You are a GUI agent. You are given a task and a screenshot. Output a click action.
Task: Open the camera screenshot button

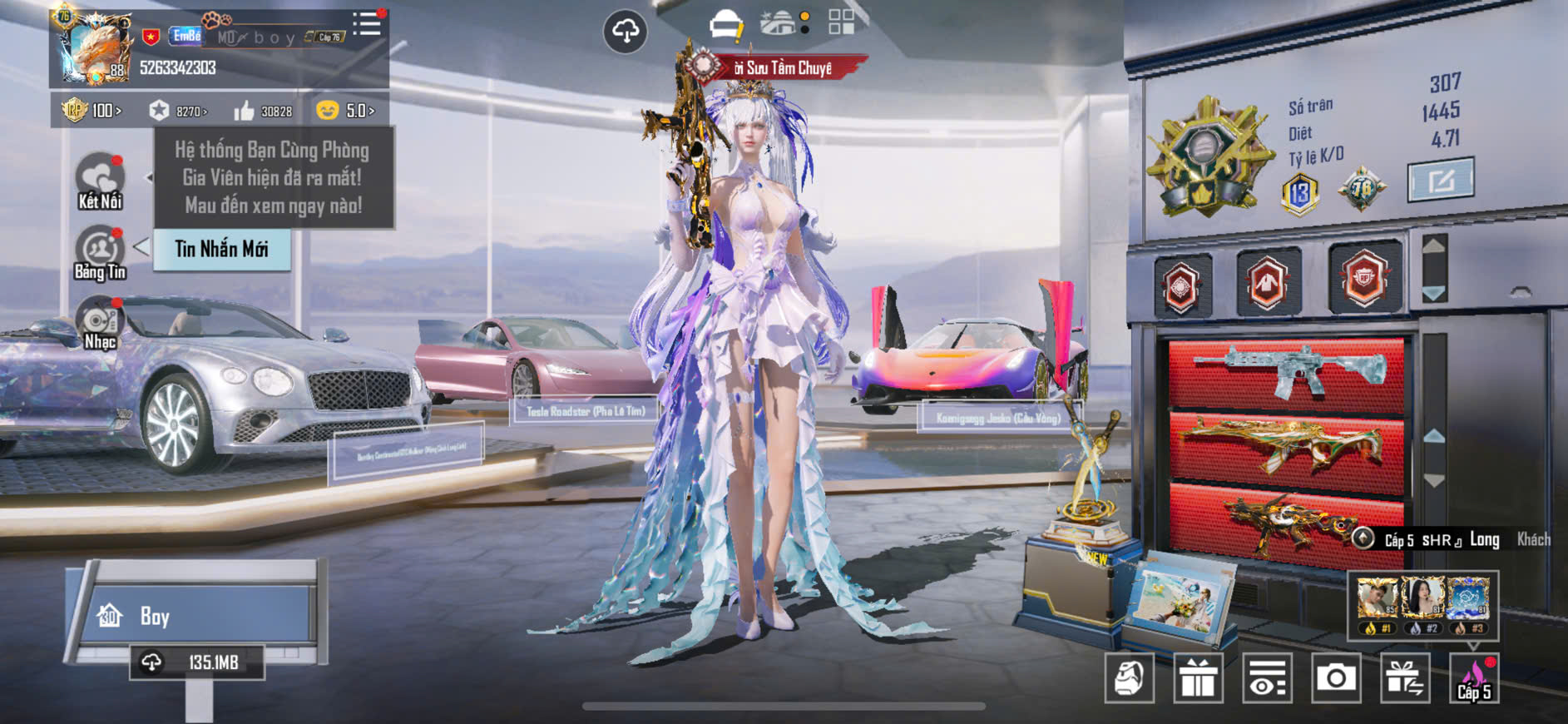coord(1335,678)
